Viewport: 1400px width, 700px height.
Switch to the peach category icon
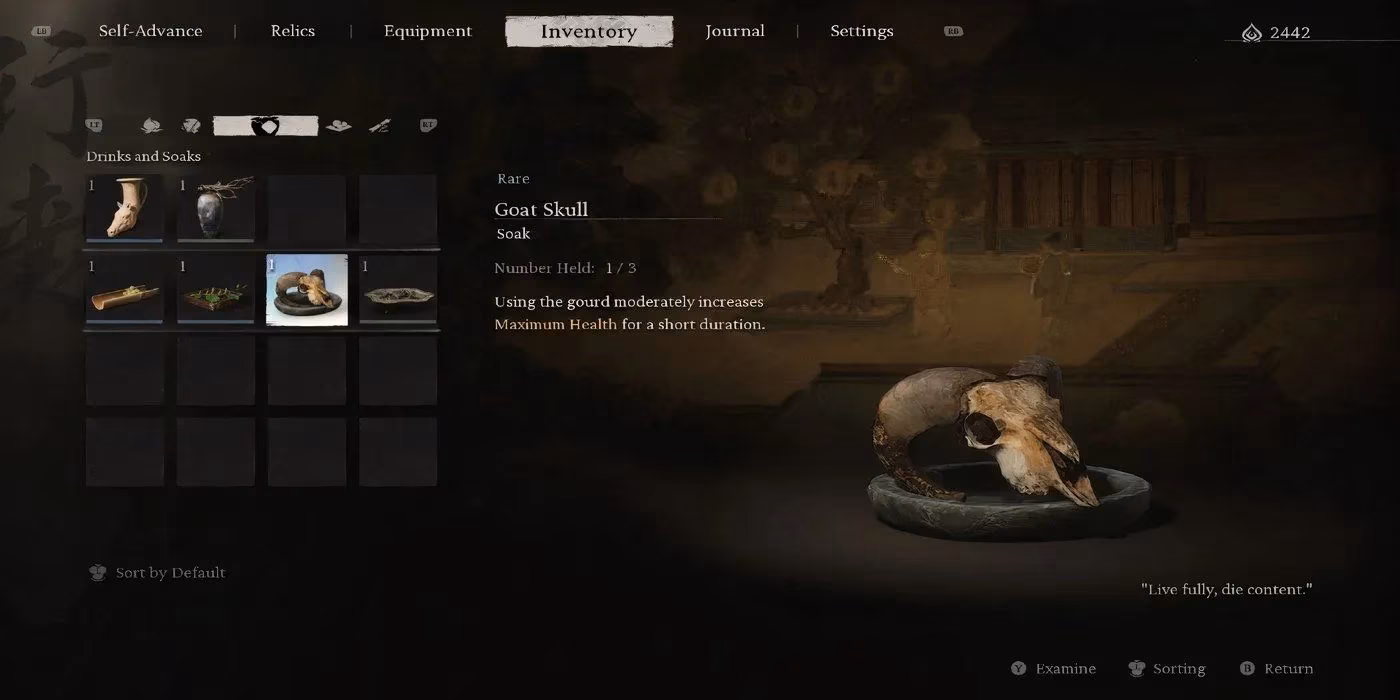point(151,126)
